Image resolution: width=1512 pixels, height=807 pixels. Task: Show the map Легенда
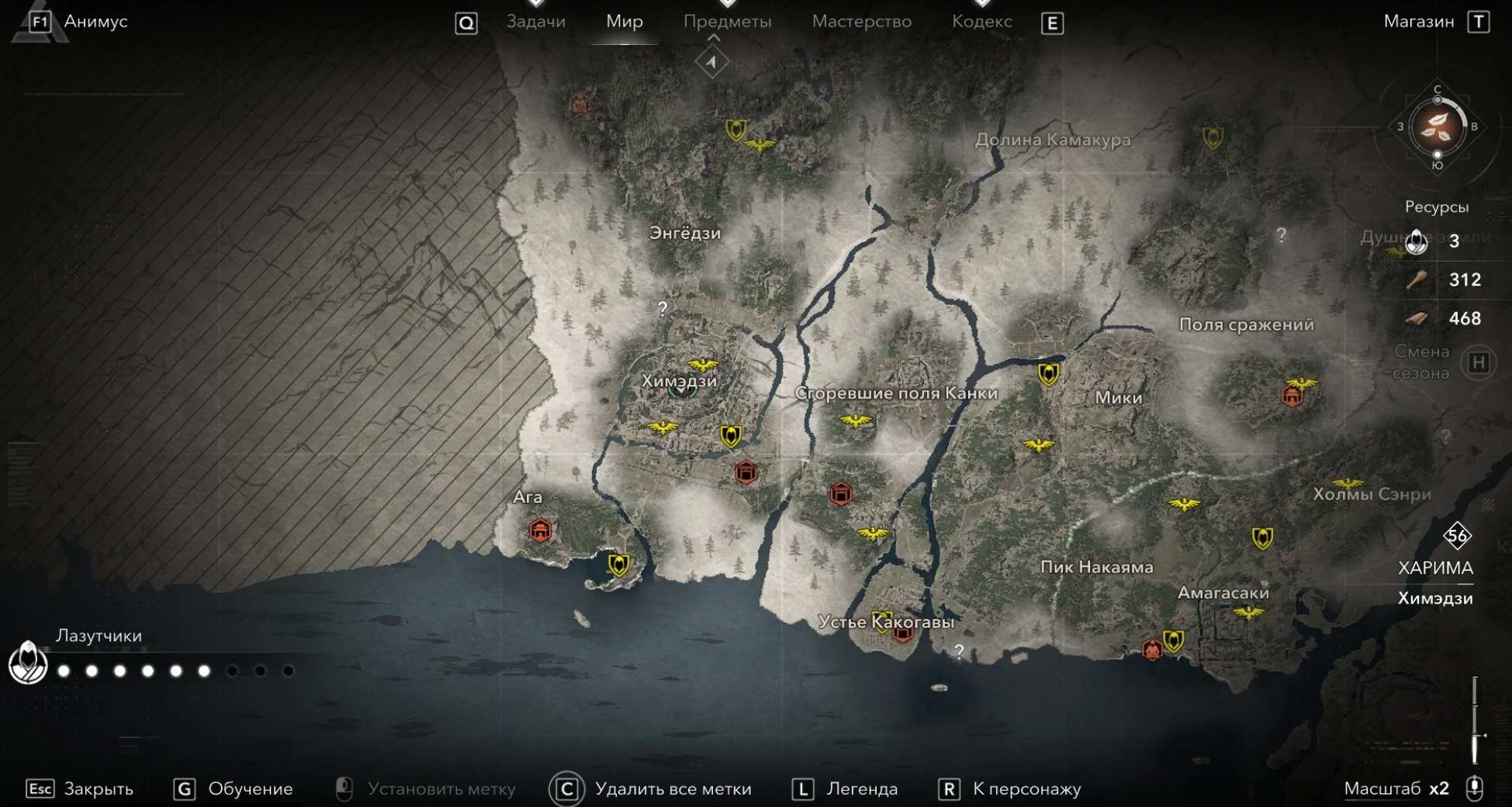(861, 789)
